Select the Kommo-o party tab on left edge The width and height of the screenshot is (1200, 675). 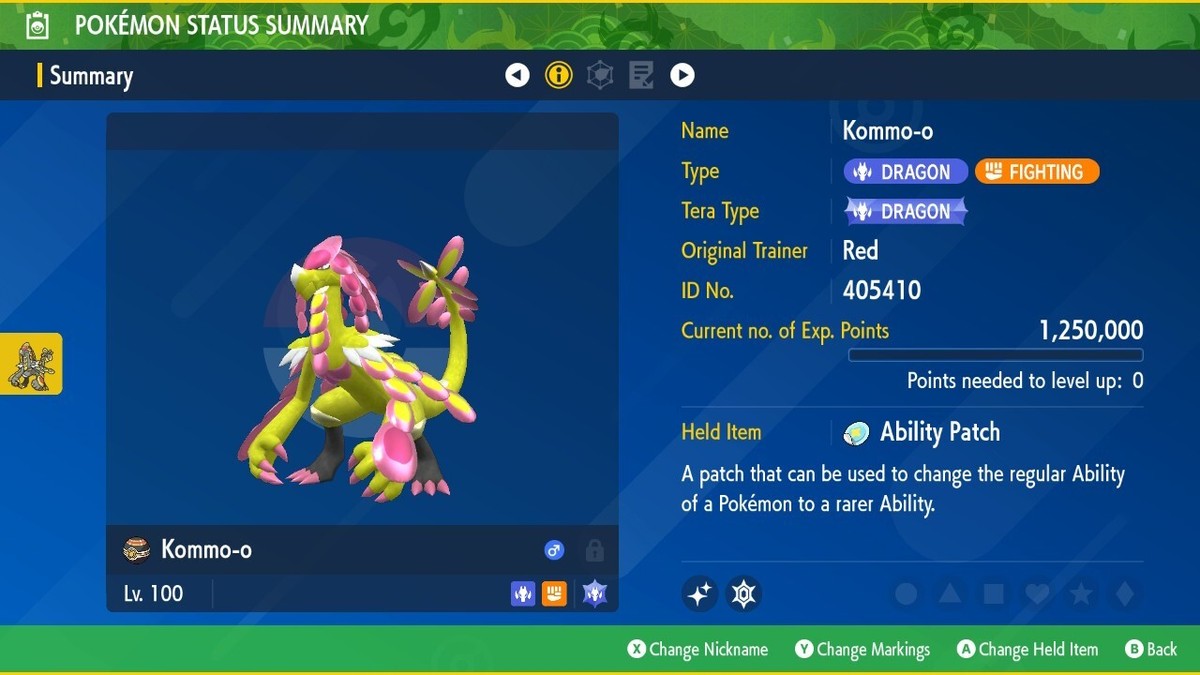tap(31, 364)
